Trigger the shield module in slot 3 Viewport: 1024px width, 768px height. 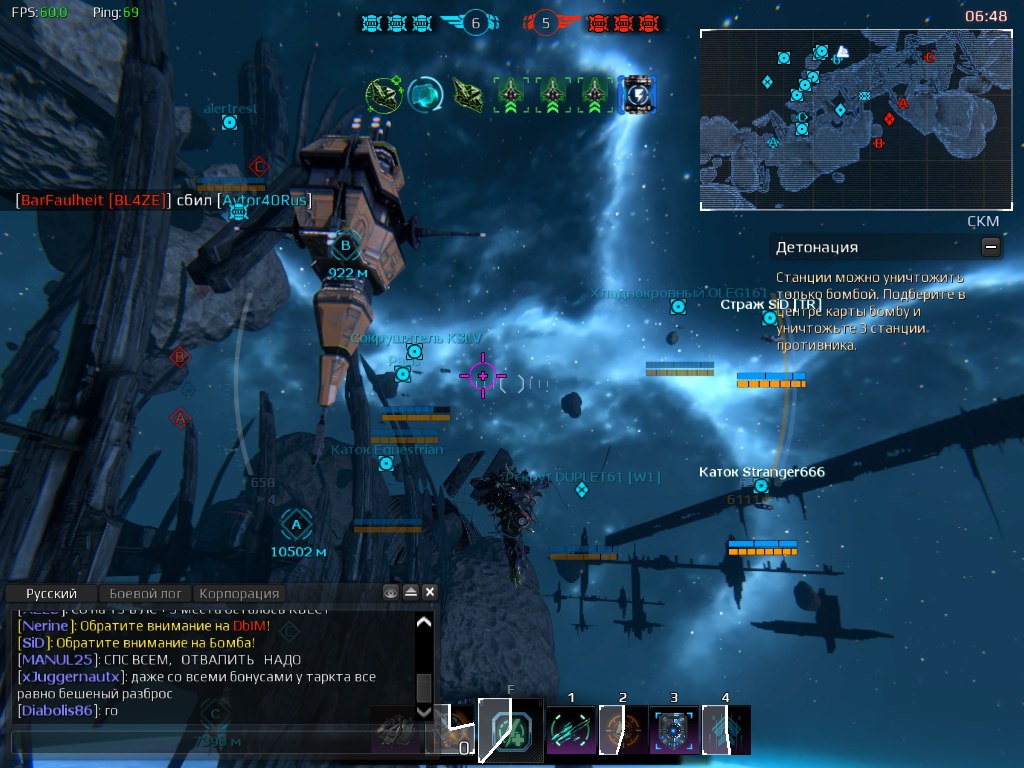[673, 730]
